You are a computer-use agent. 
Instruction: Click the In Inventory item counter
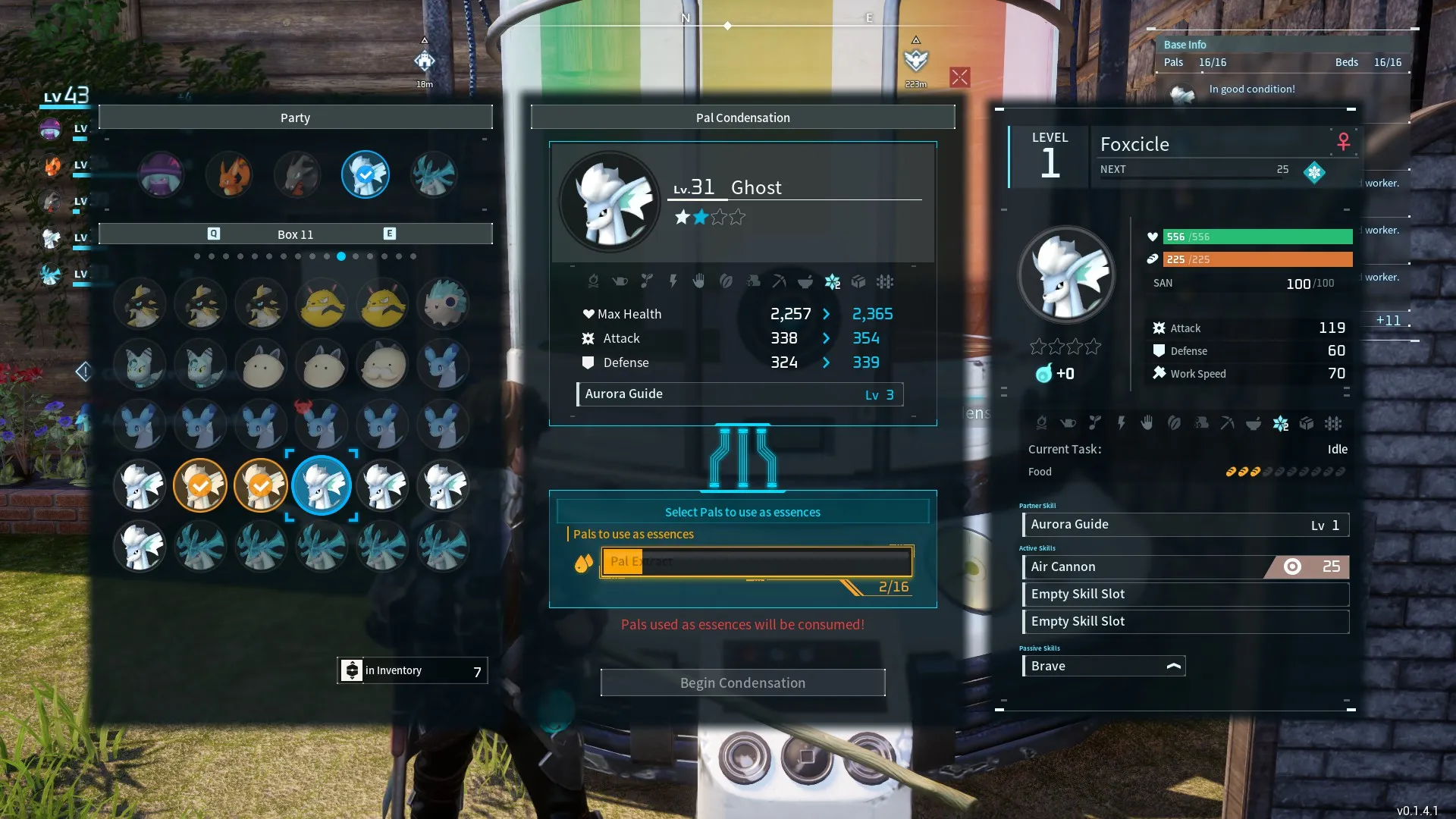click(x=413, y=670)
